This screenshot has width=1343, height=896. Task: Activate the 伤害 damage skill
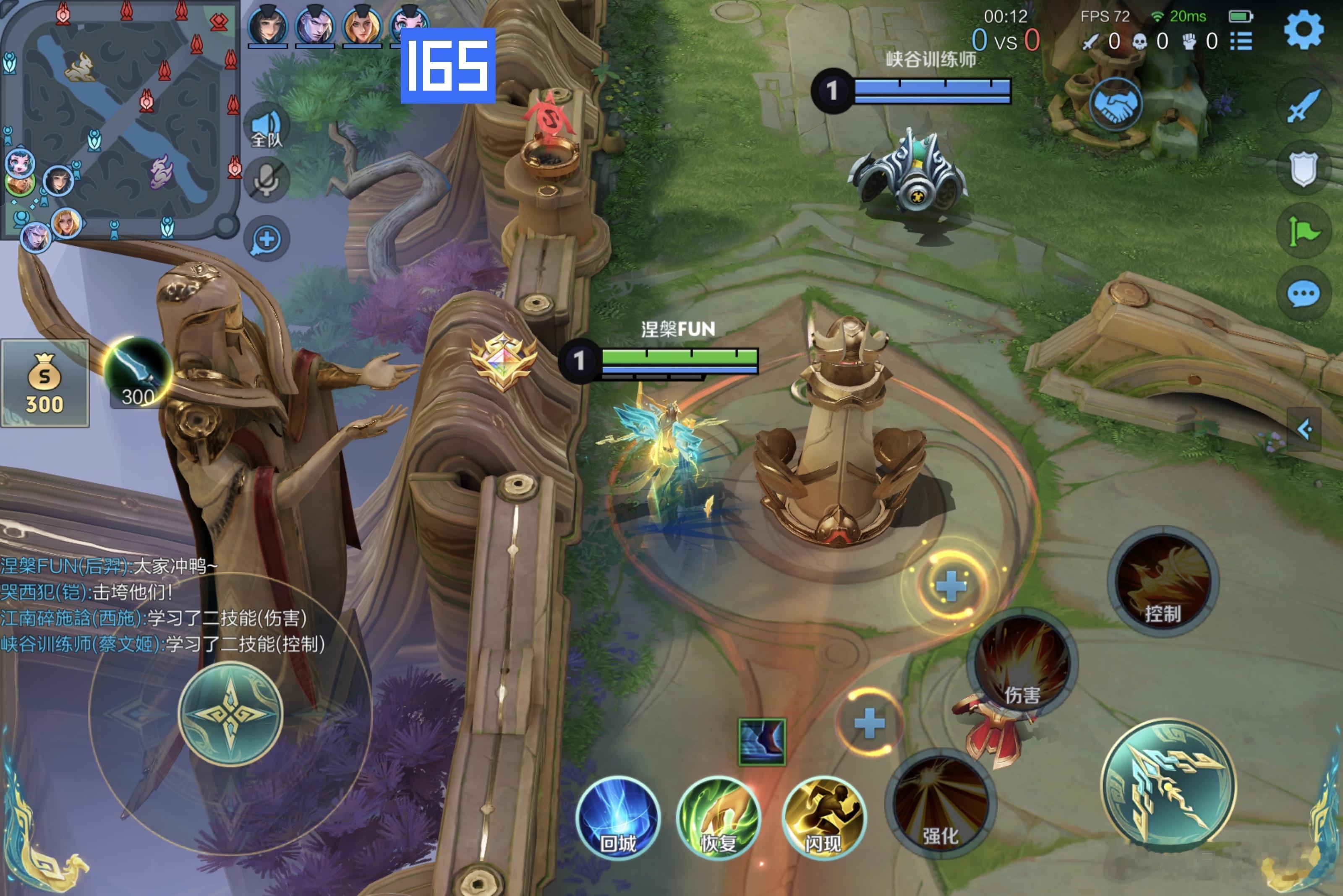point(1022,663)
